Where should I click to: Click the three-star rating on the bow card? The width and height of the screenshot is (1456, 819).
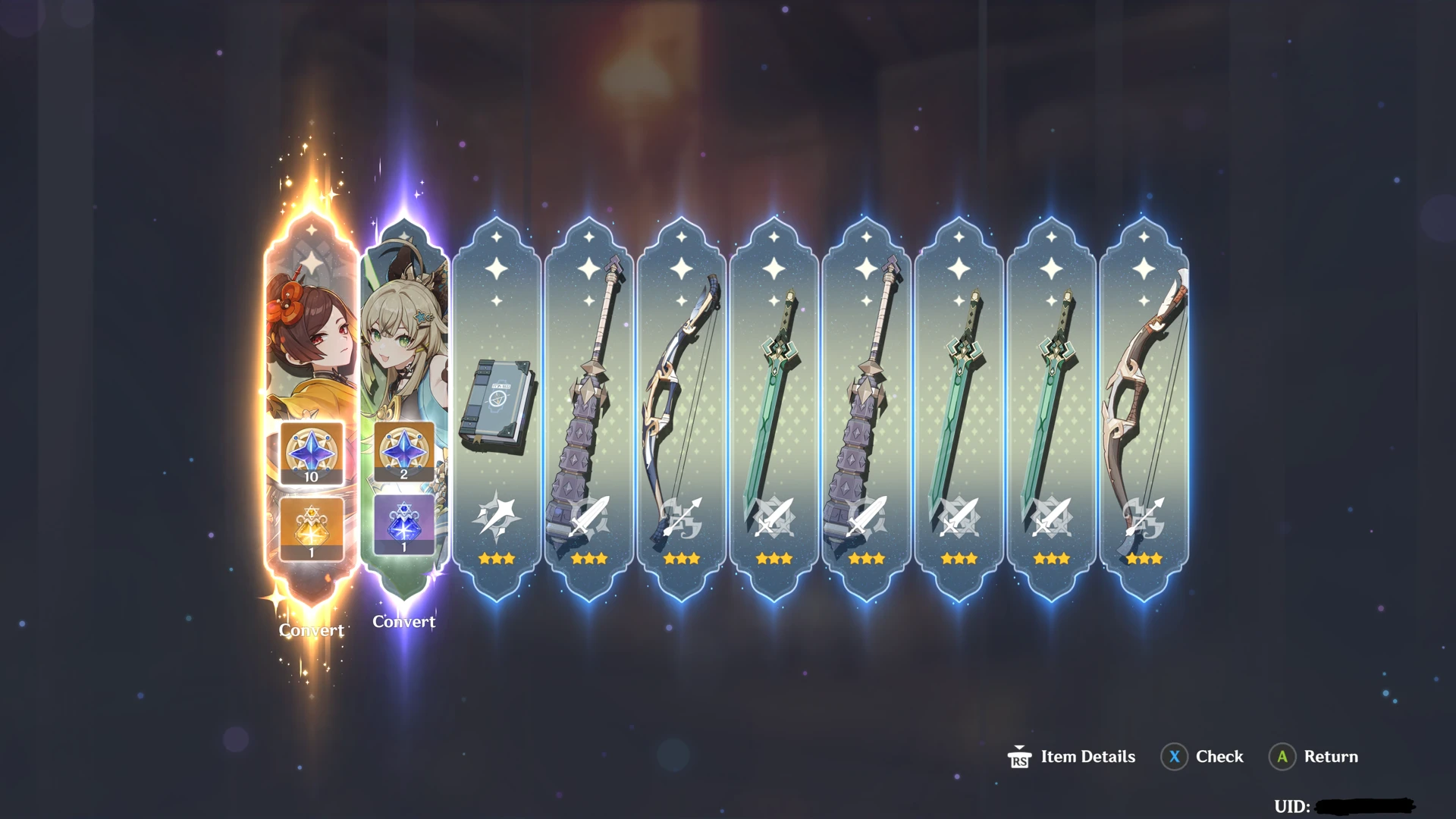682,559
